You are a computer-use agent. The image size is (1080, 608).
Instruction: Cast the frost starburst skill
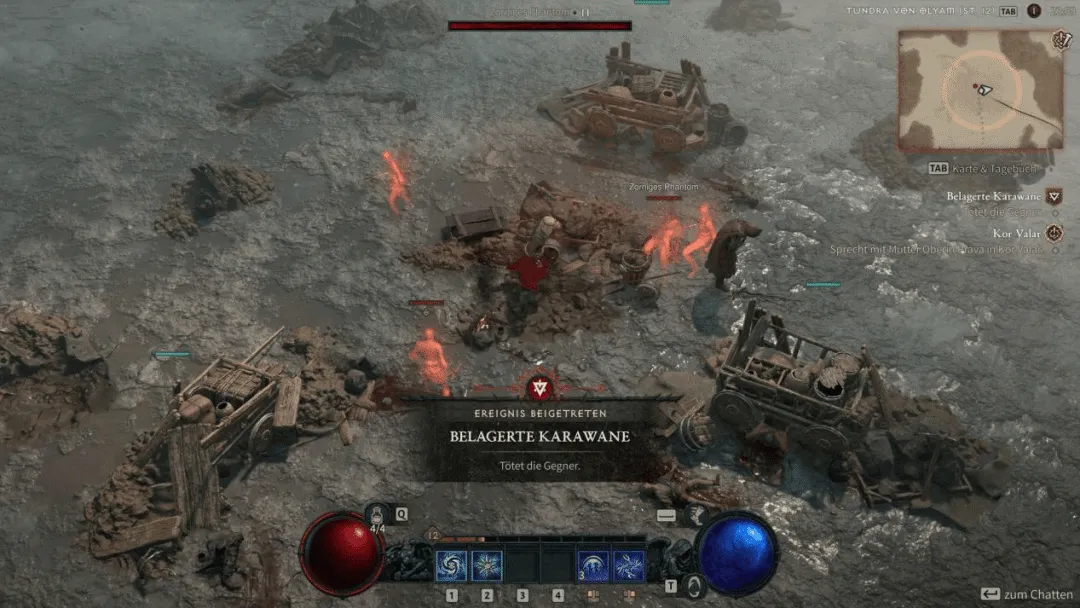(x=487, y=567)
